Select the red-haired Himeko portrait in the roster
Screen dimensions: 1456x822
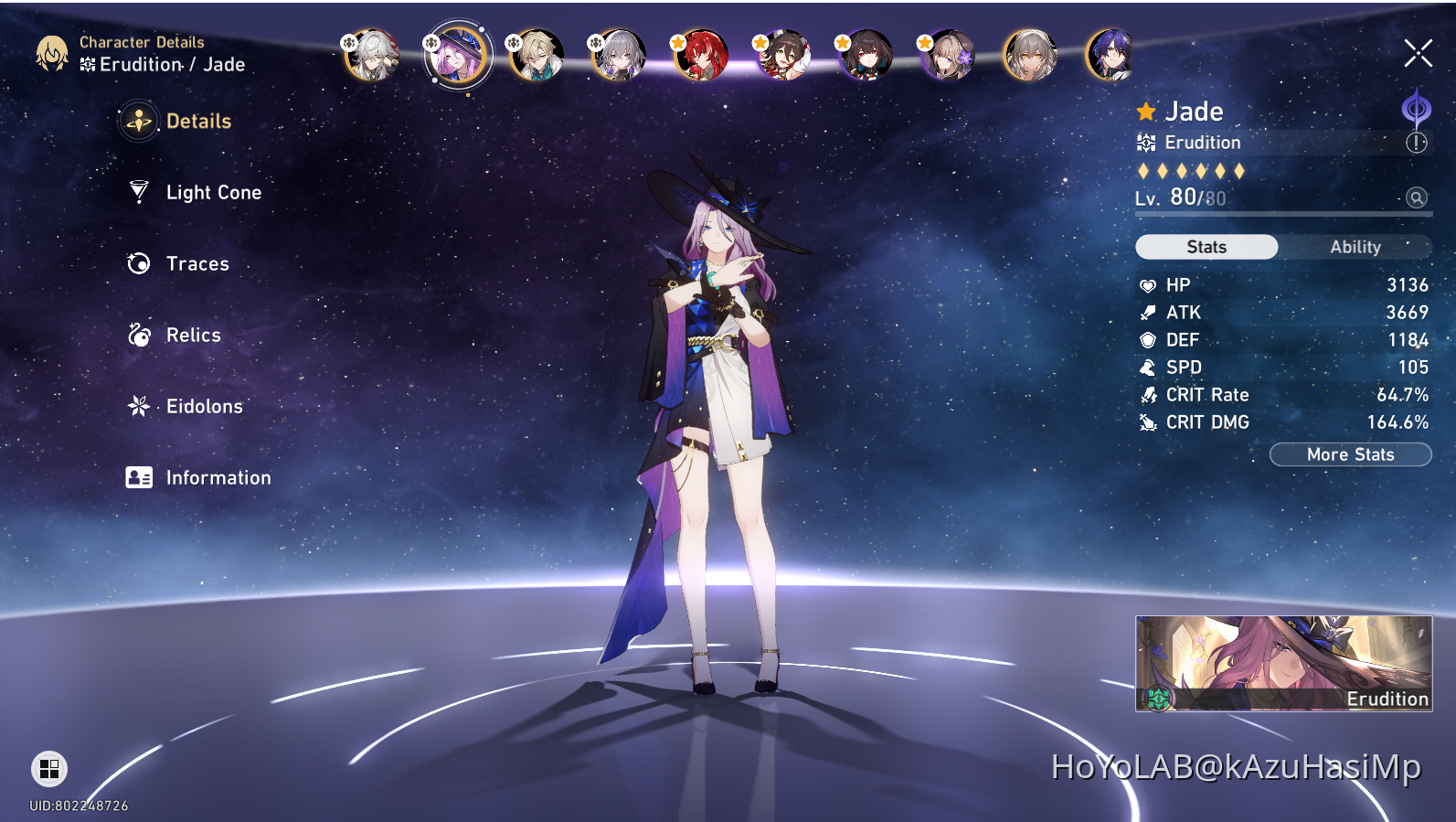[x=701, y=54]
